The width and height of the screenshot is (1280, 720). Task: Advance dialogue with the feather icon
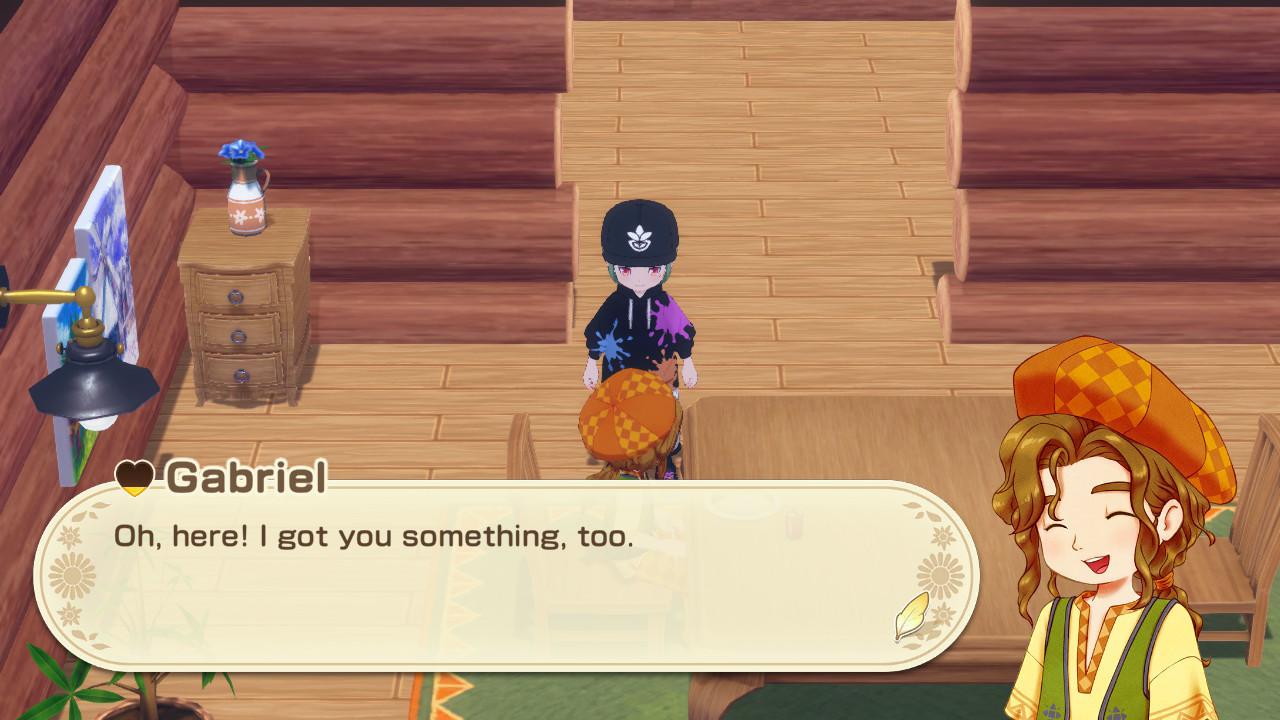pos(911,616)
